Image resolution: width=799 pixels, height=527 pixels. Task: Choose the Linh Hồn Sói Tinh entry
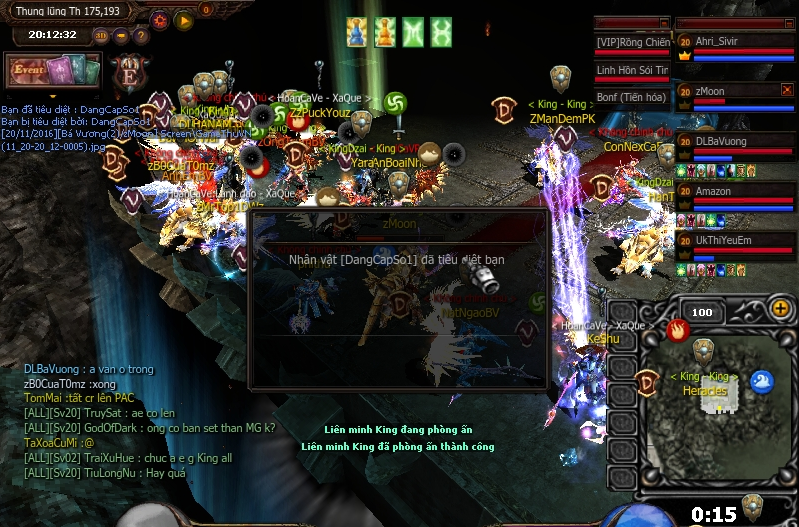tap(632, 71)
